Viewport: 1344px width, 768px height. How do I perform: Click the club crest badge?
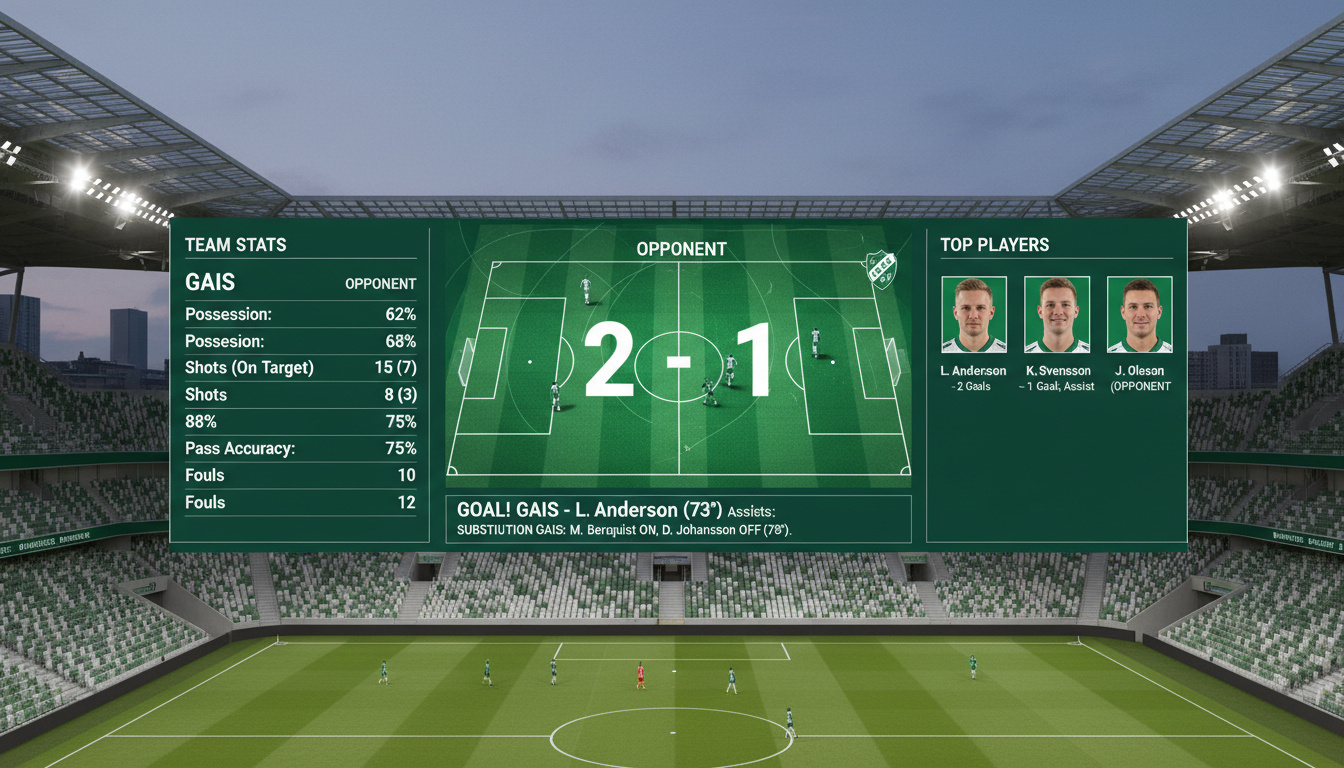881,270
